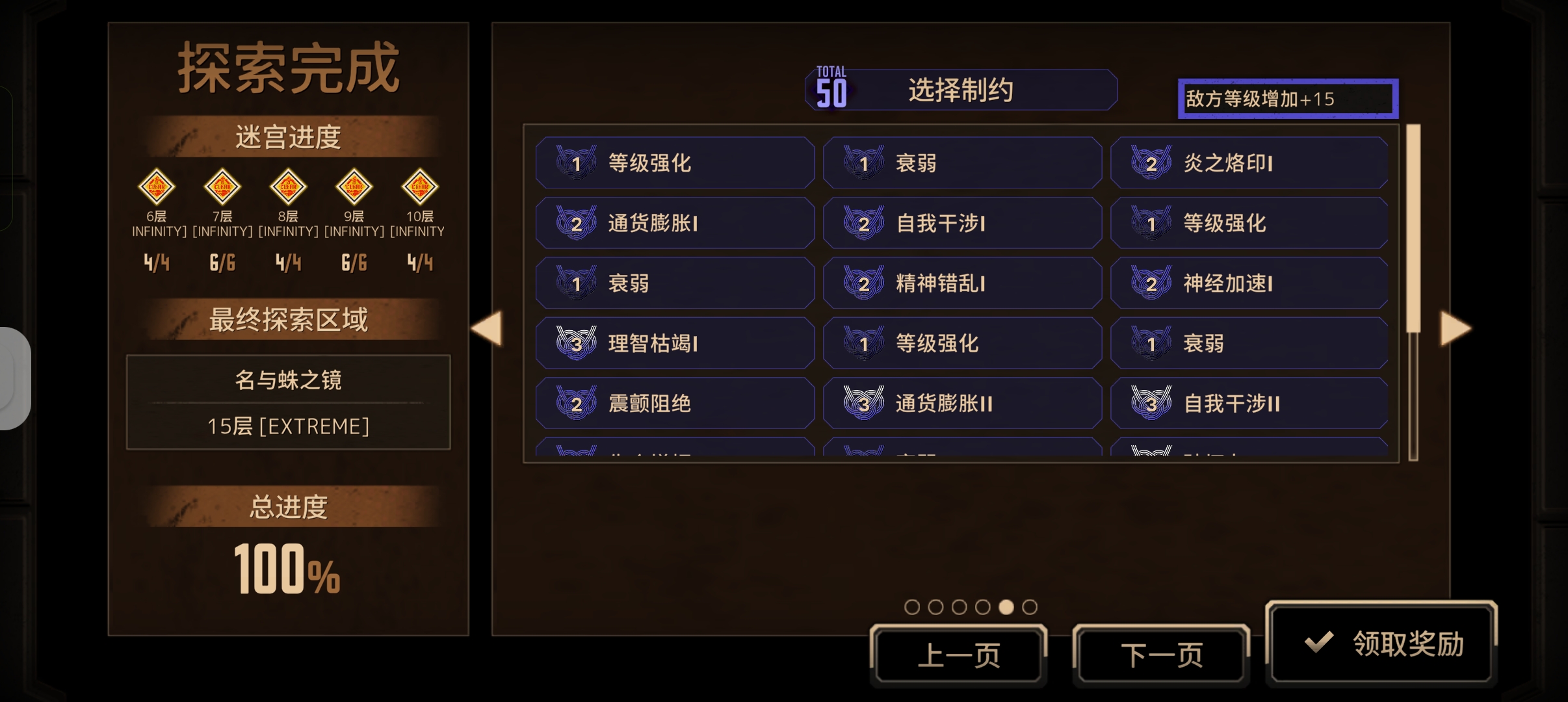Click the 6层 clear badge

coord(157,187)
